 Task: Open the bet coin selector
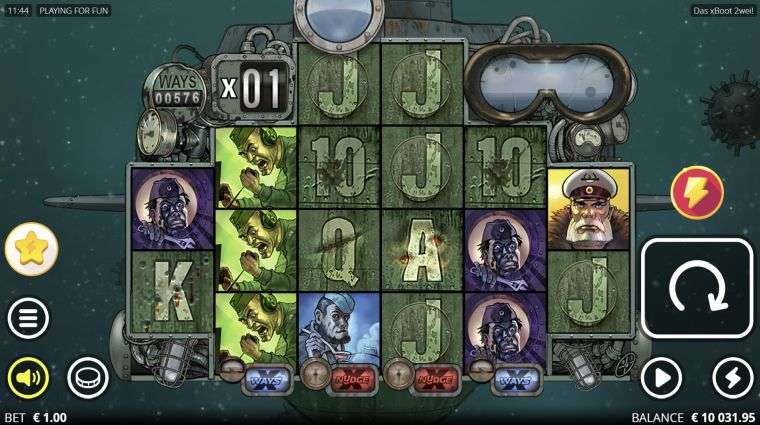point(87,377)
